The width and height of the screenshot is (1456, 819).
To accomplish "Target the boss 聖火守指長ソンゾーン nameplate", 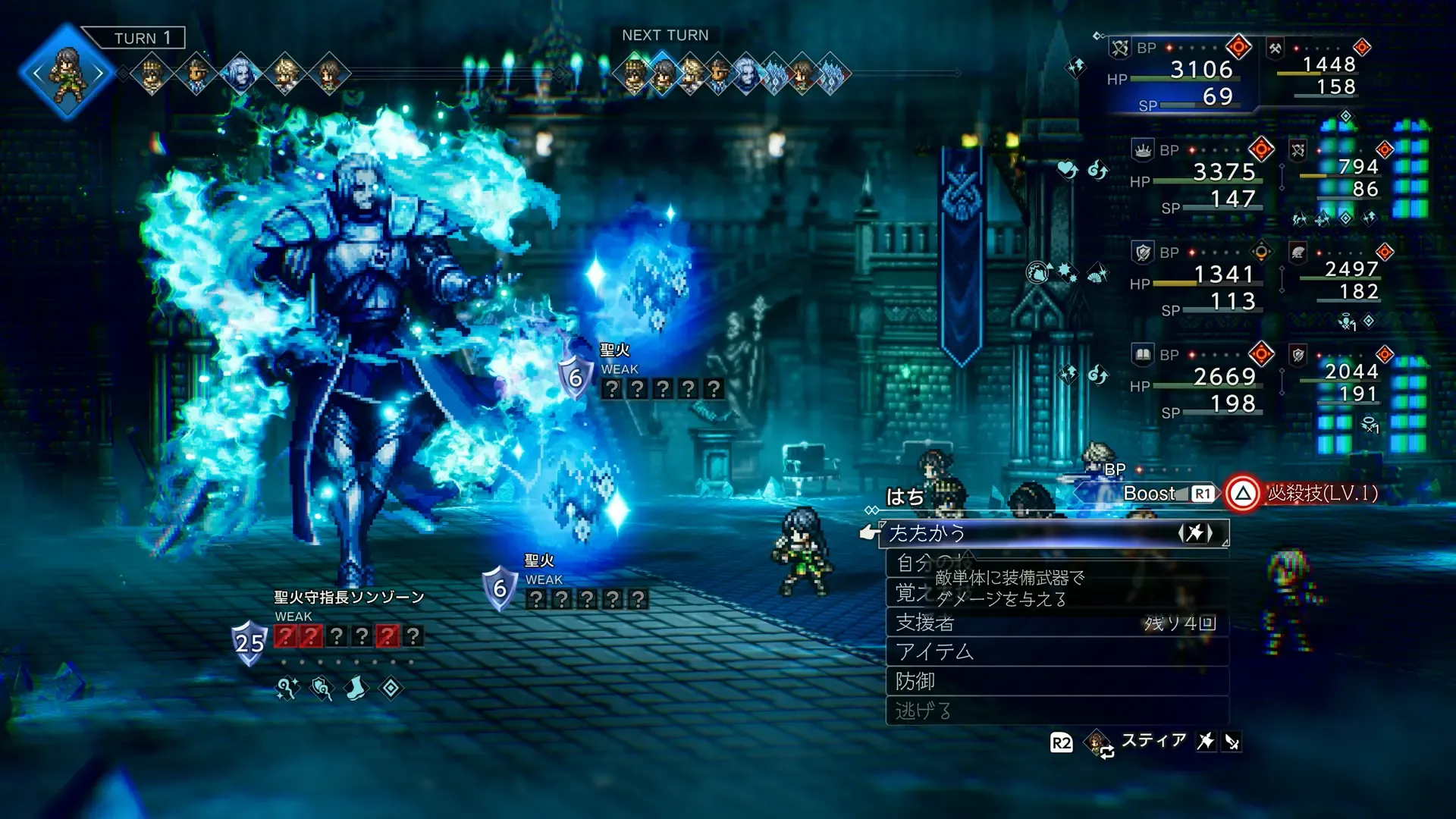I will click(349, 598).
